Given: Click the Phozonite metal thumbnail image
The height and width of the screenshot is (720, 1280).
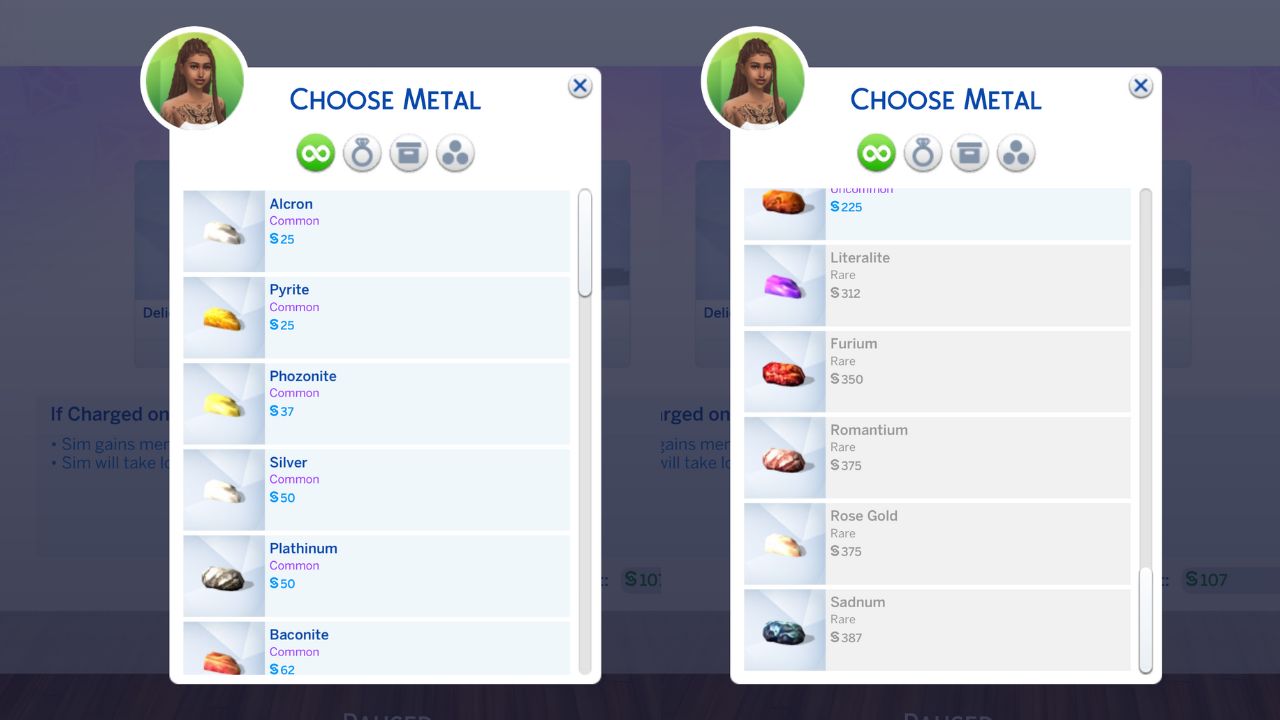Looking at the screenshot, I should [222, 403].
